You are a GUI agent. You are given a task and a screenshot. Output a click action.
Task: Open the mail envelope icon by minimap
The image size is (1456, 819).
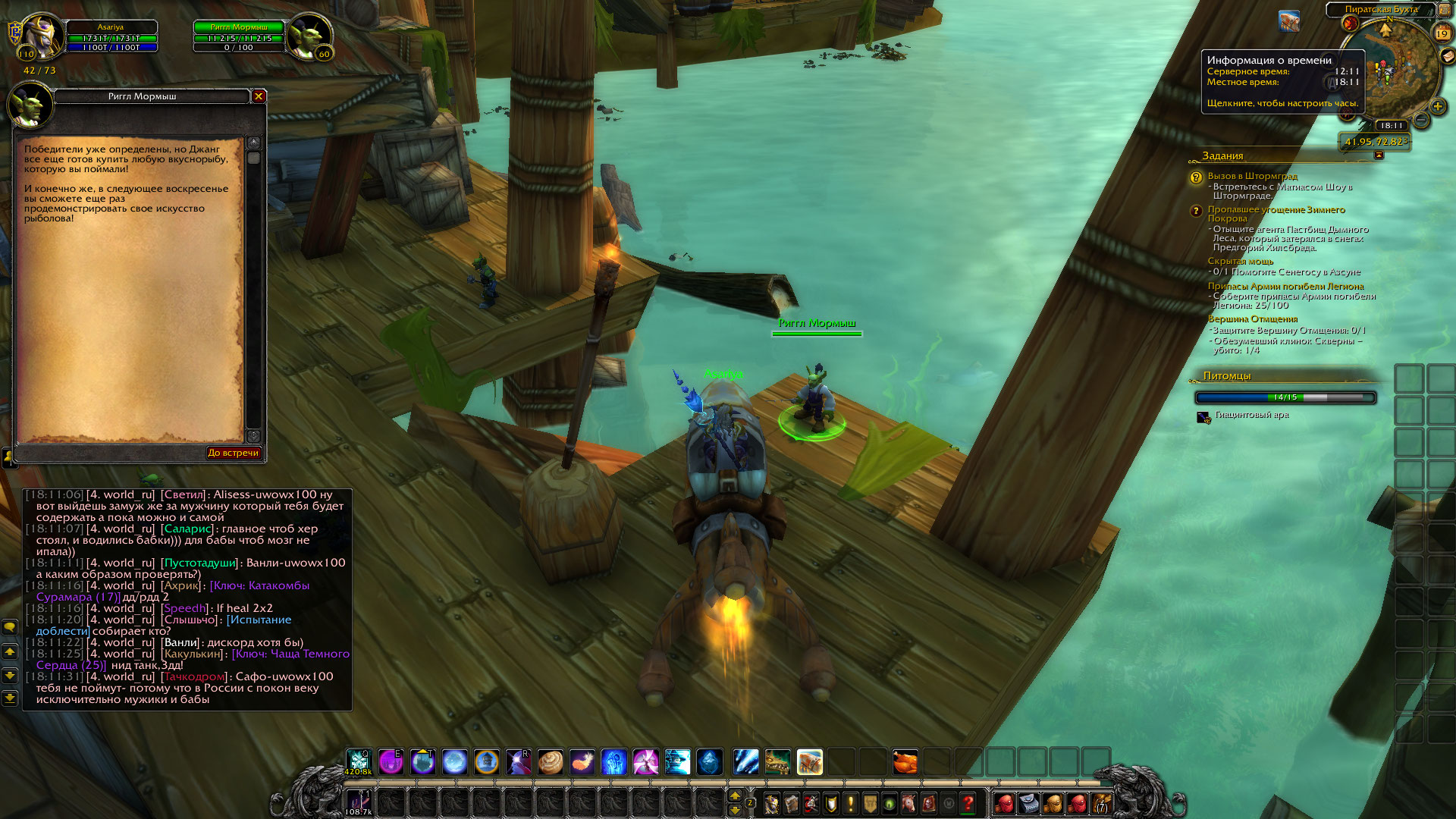pos(1448,57)
